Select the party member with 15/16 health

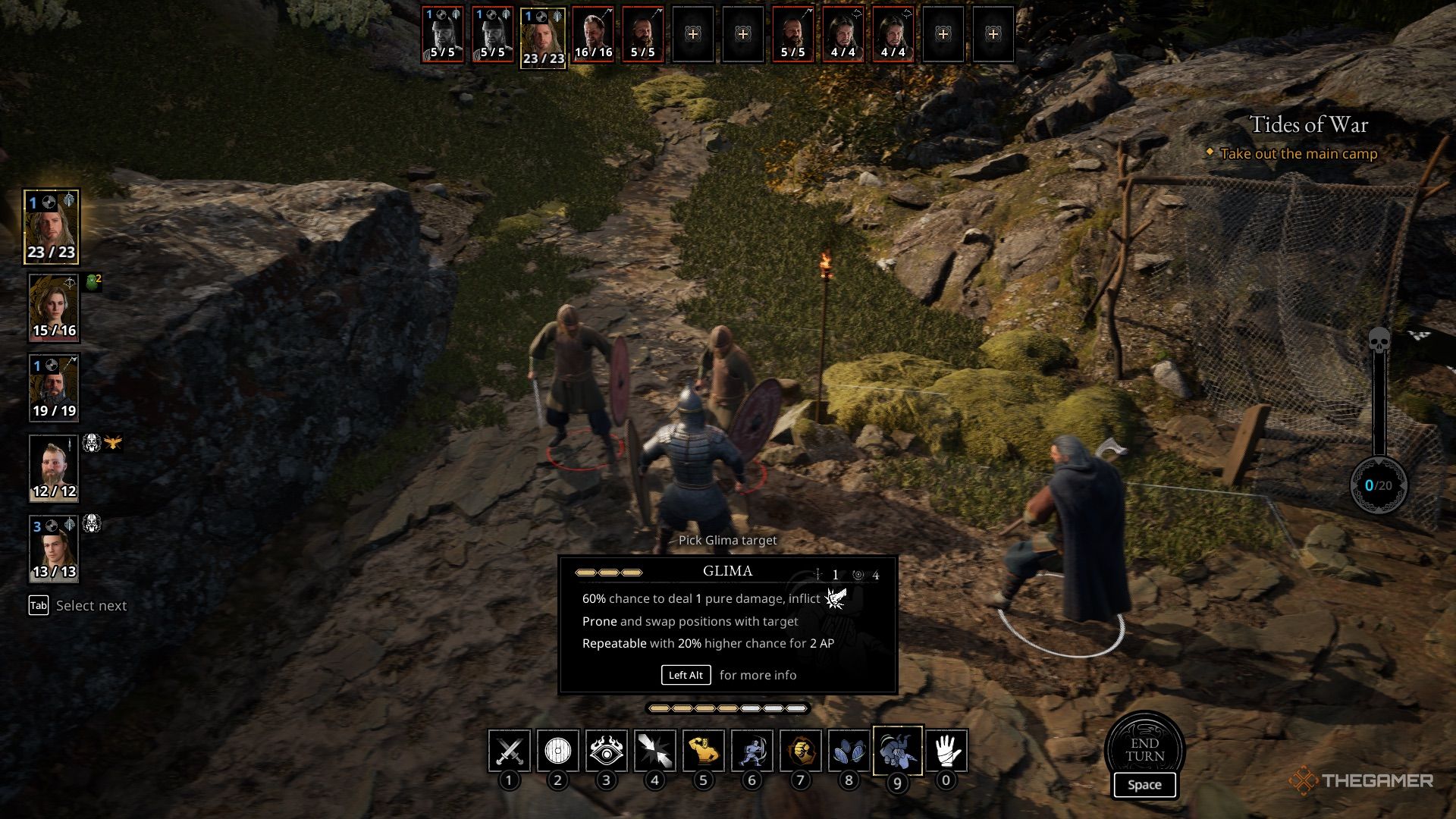click(x=53, y=307)
